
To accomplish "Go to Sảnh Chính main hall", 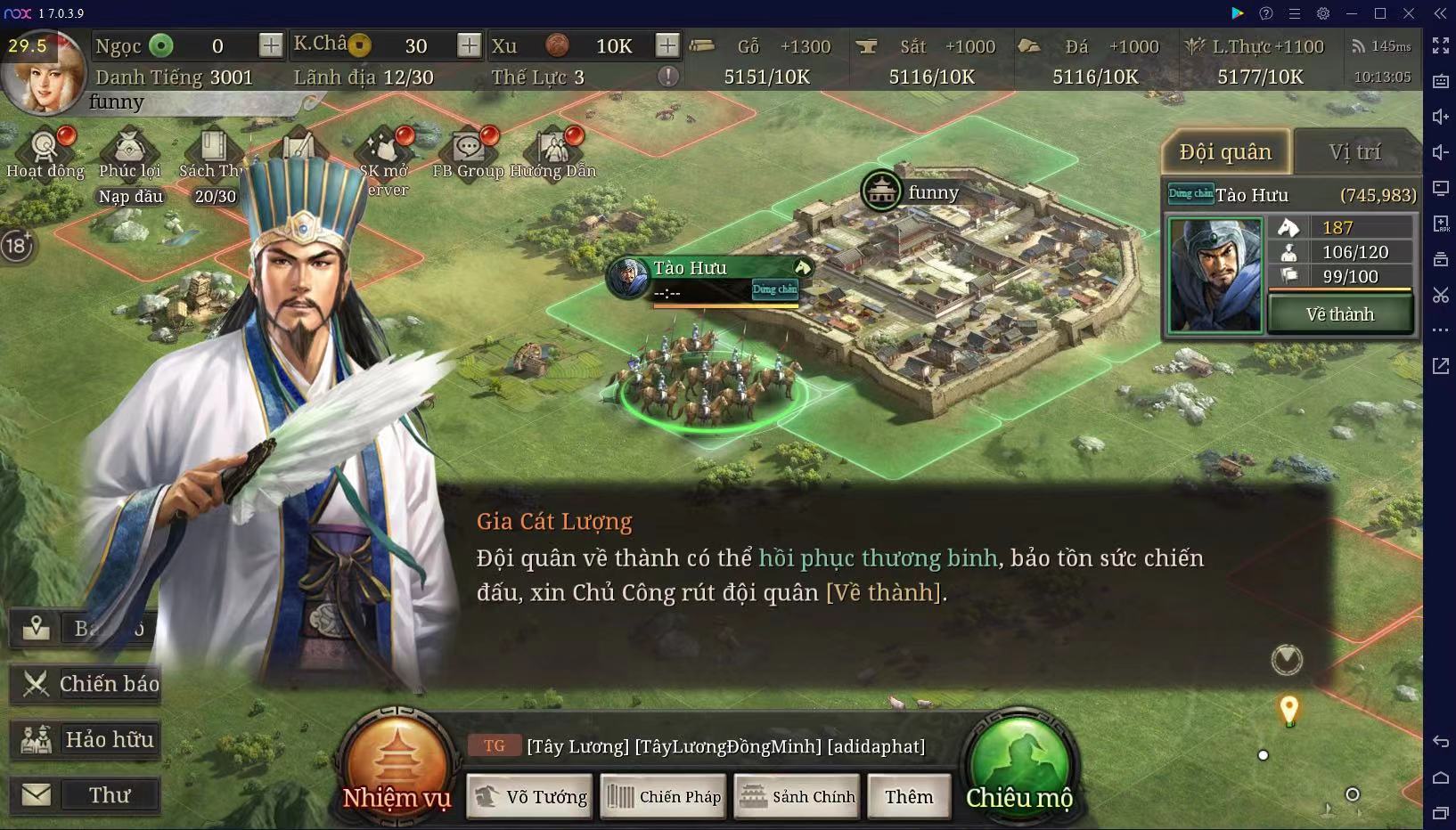I will (798, 796).
